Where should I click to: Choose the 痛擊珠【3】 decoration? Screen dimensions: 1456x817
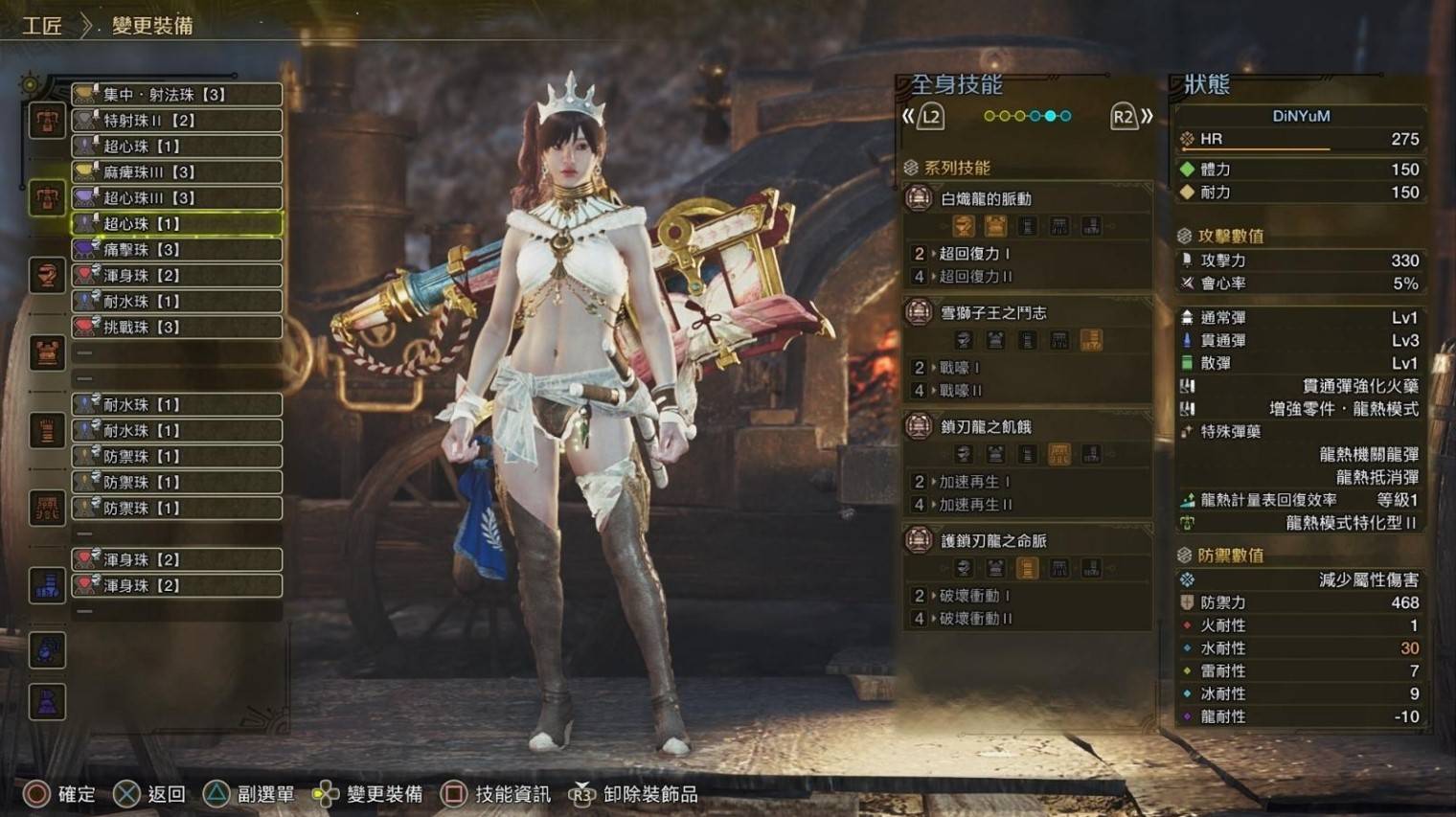tap(176, 250)
